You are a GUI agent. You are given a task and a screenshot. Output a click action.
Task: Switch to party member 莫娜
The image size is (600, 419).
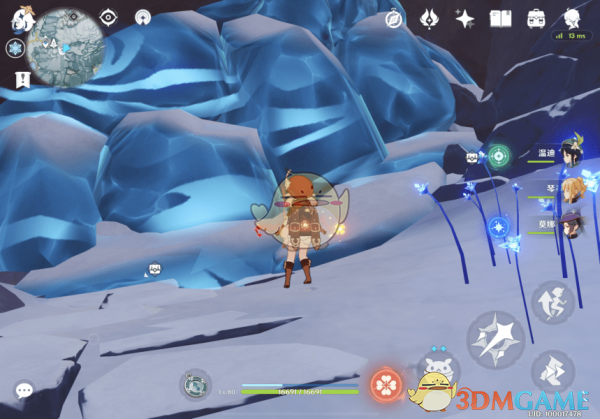(x=571, y=222)
